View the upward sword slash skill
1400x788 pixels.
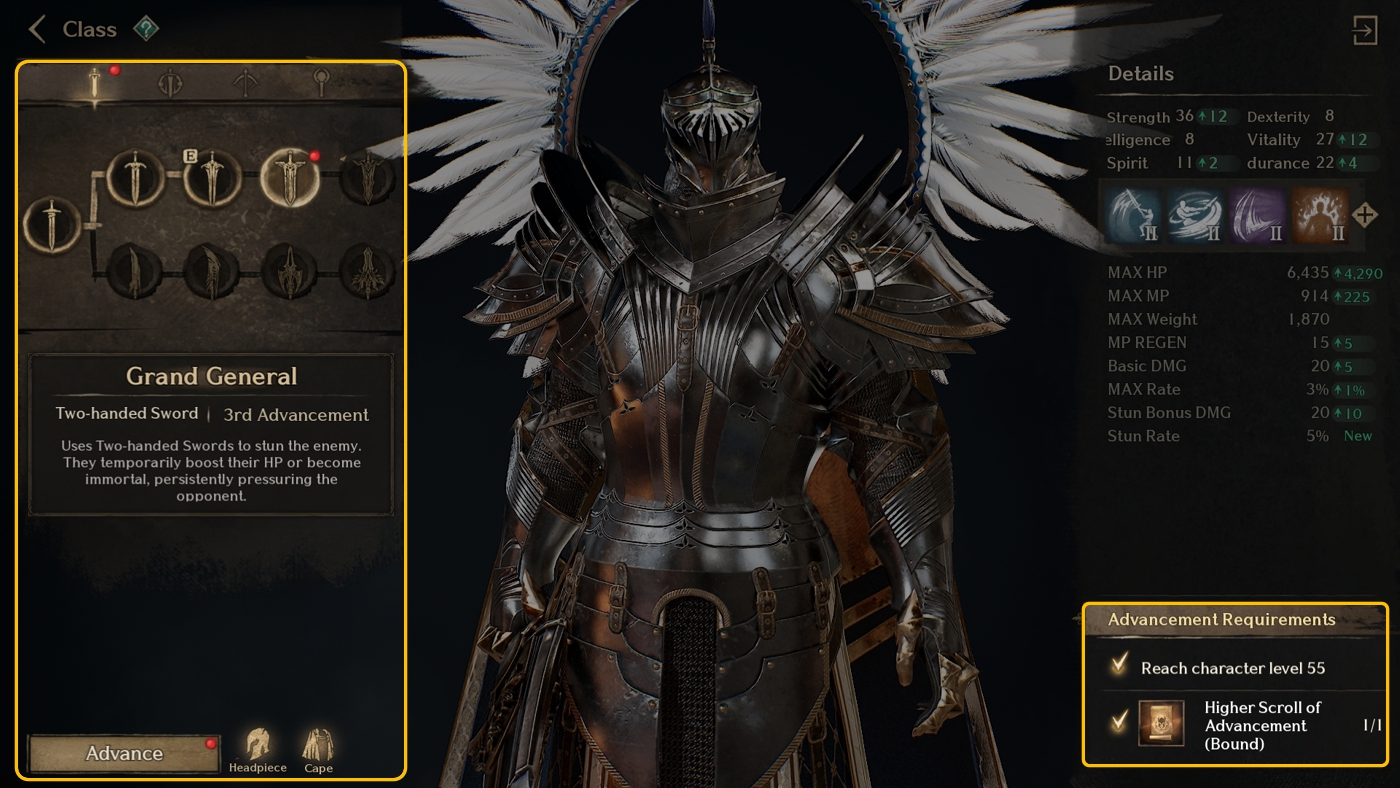pyautogui.click(x=1134, y=215)
